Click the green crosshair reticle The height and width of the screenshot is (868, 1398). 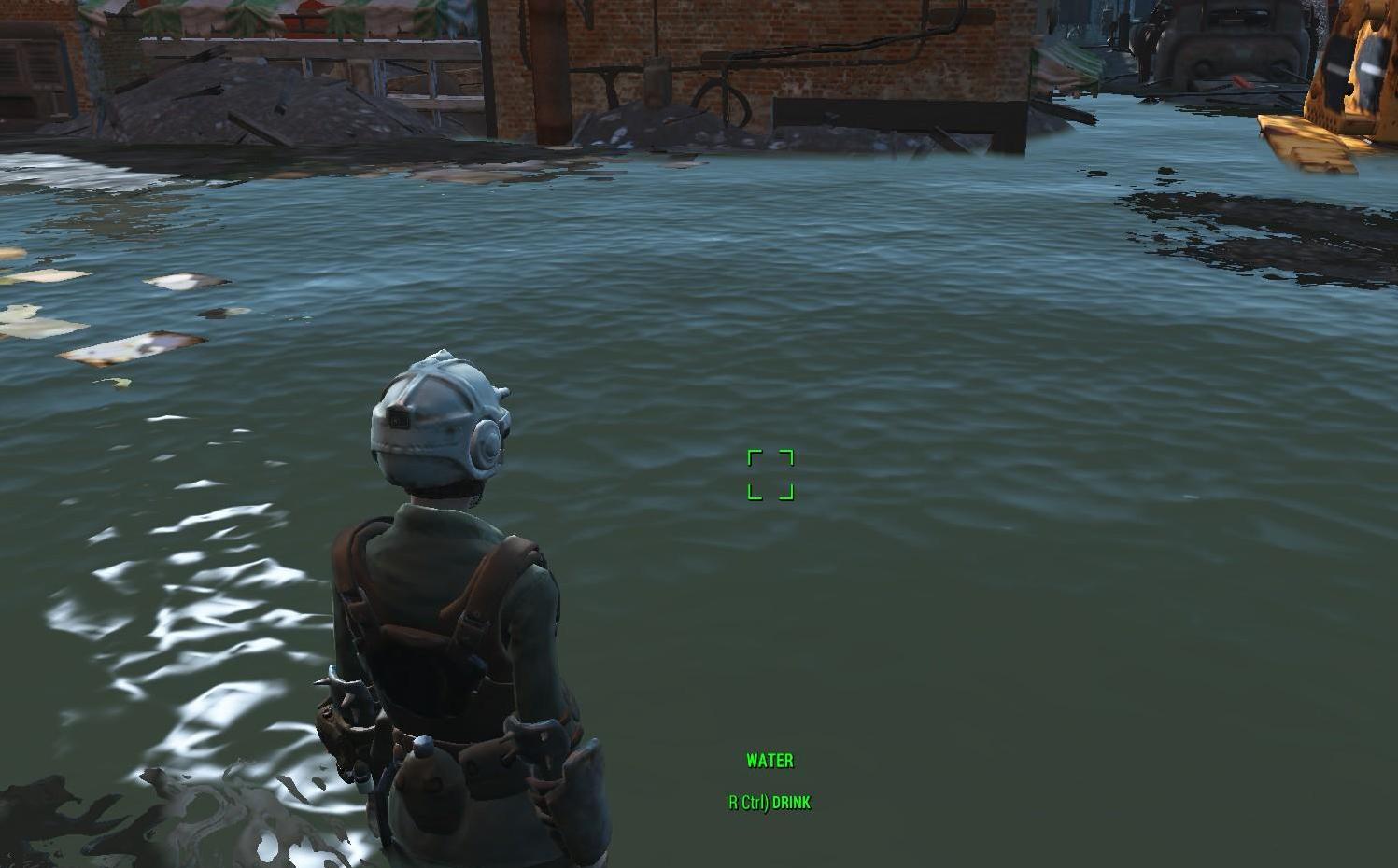(770, 475)
